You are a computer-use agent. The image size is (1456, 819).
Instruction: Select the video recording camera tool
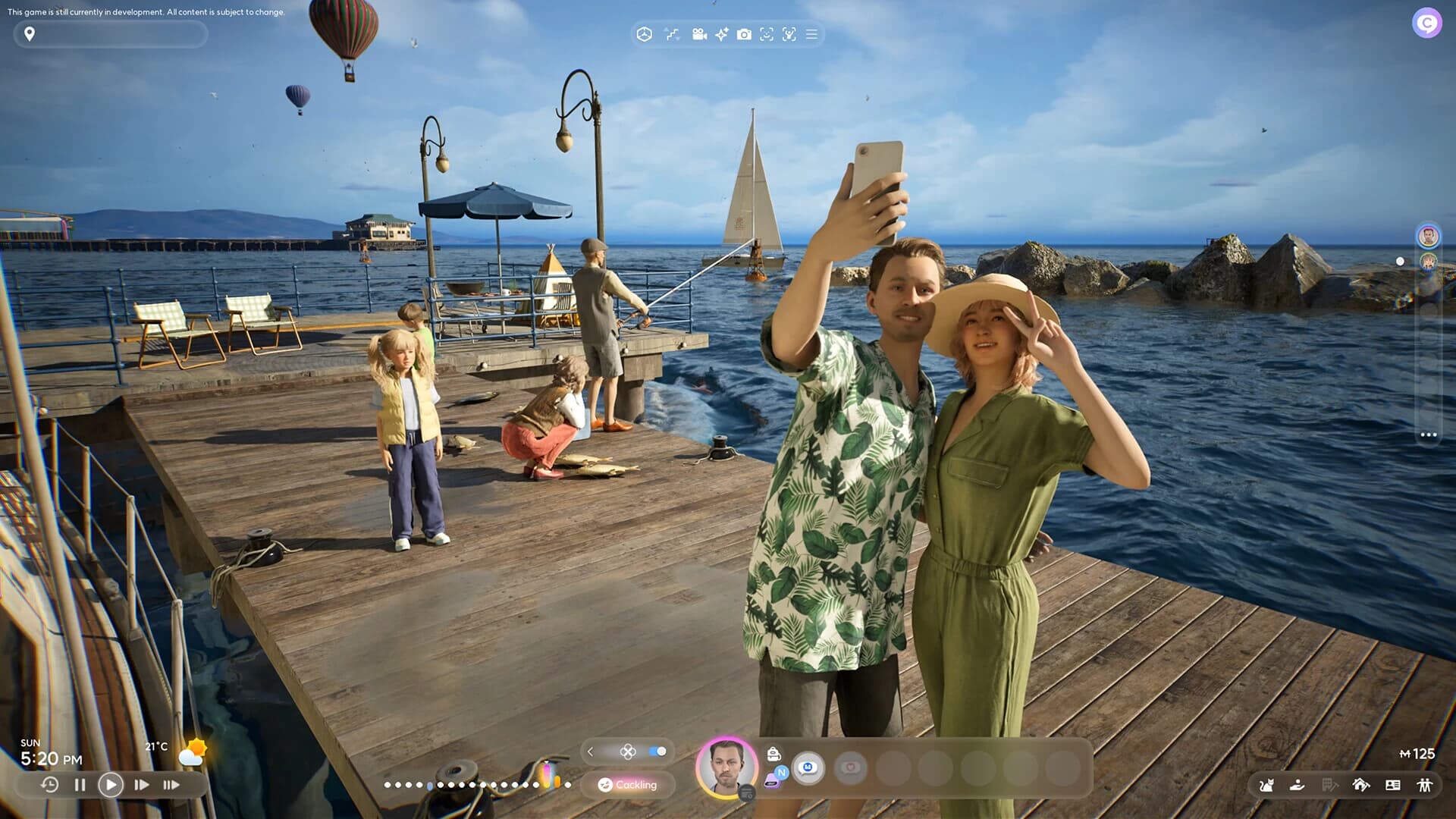pyautogui.click(x=698, y=34)
